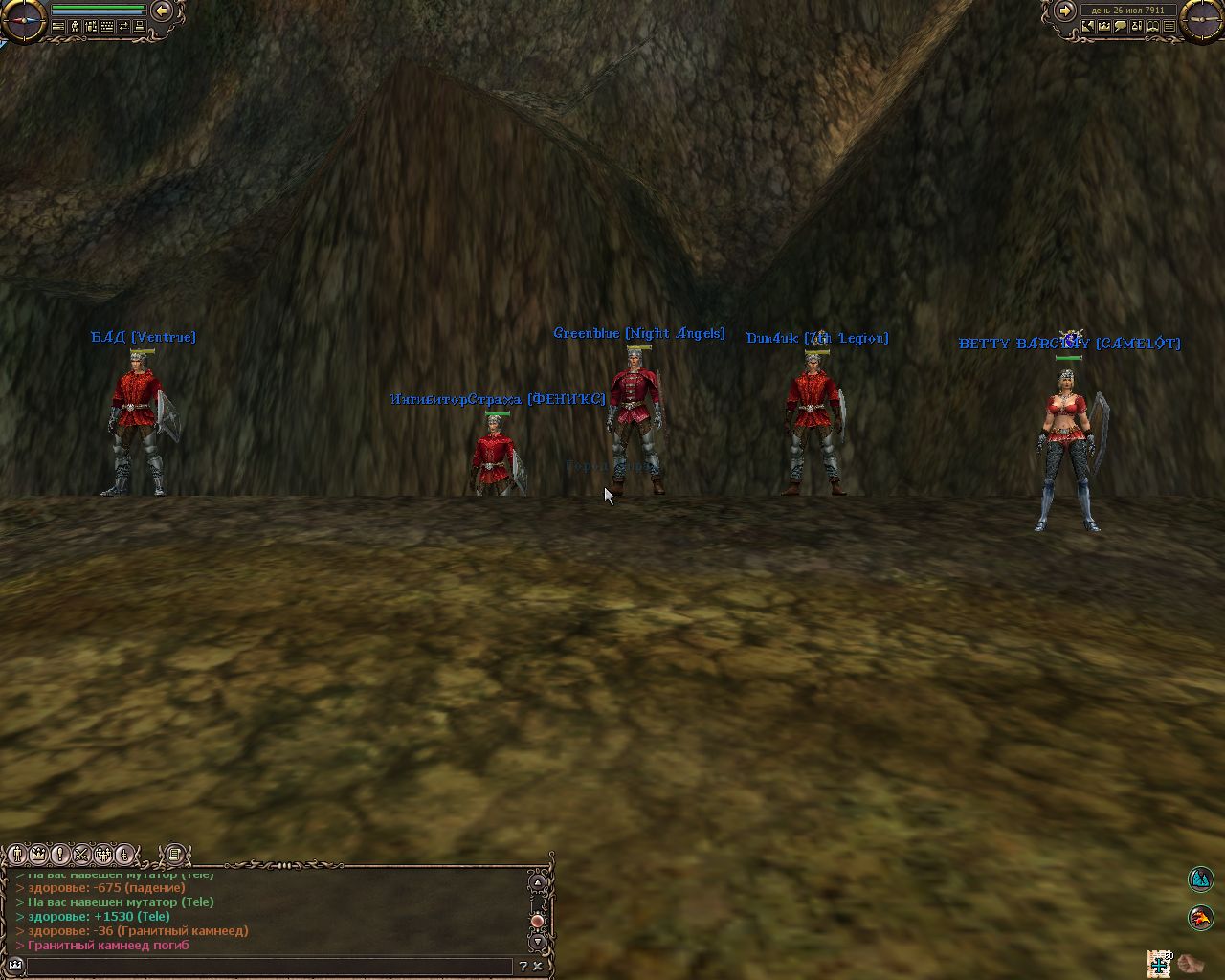Open the potion flask icon panel

pyautogui.click(x=1136, y=27)
